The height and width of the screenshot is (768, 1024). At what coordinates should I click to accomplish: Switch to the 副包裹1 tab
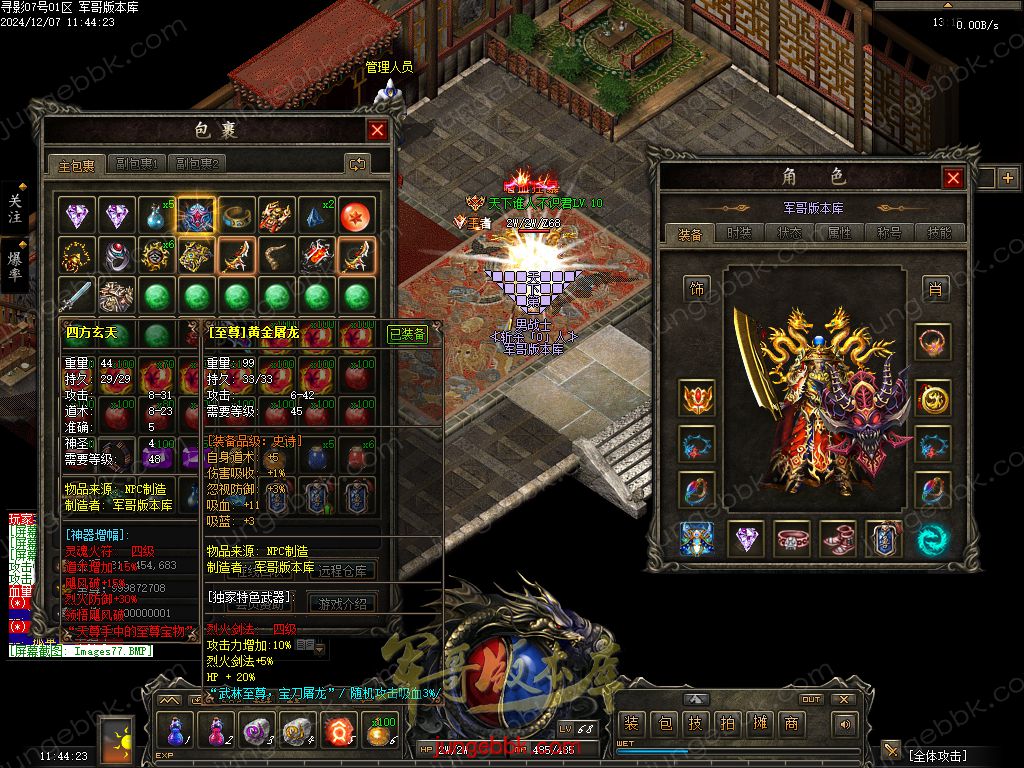pos(138,164)
